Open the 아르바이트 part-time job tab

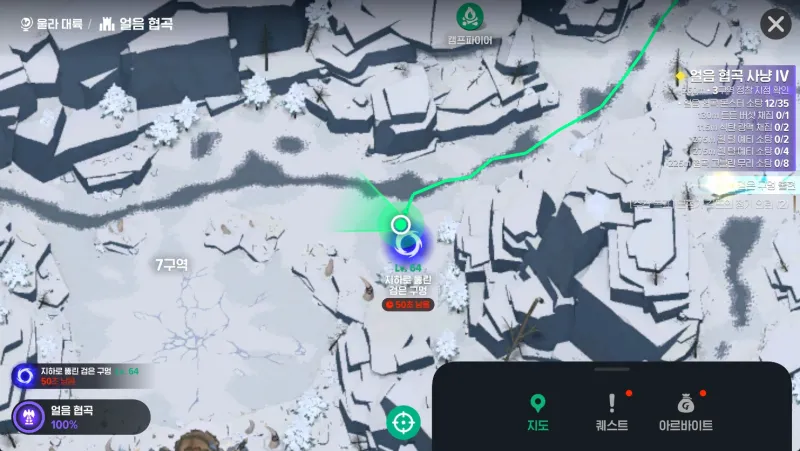tap(685, 412)
